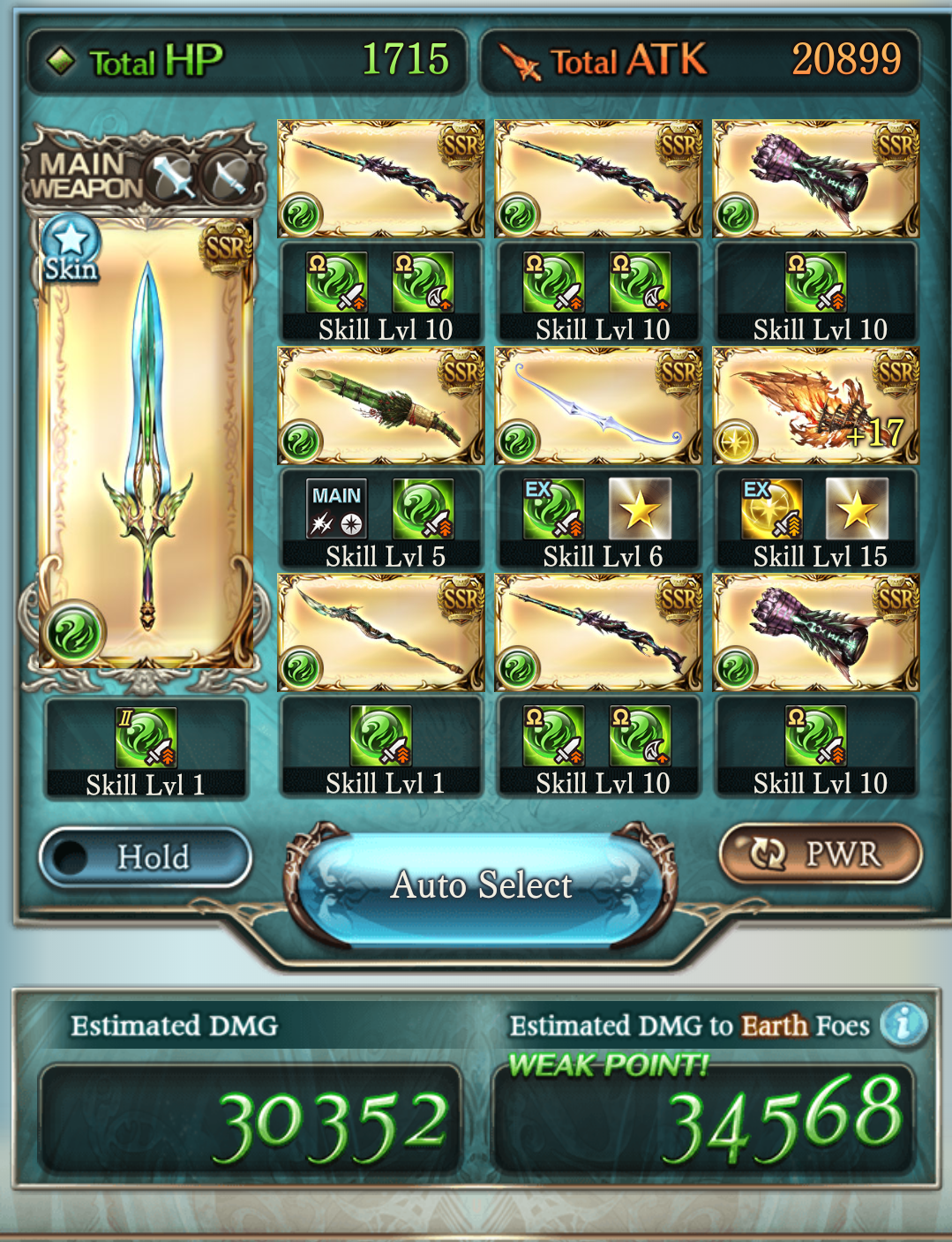The height and width of the screenshot is (1242, 952).
Task: Toggle the Hold switch
Action: tap(146, 856)
